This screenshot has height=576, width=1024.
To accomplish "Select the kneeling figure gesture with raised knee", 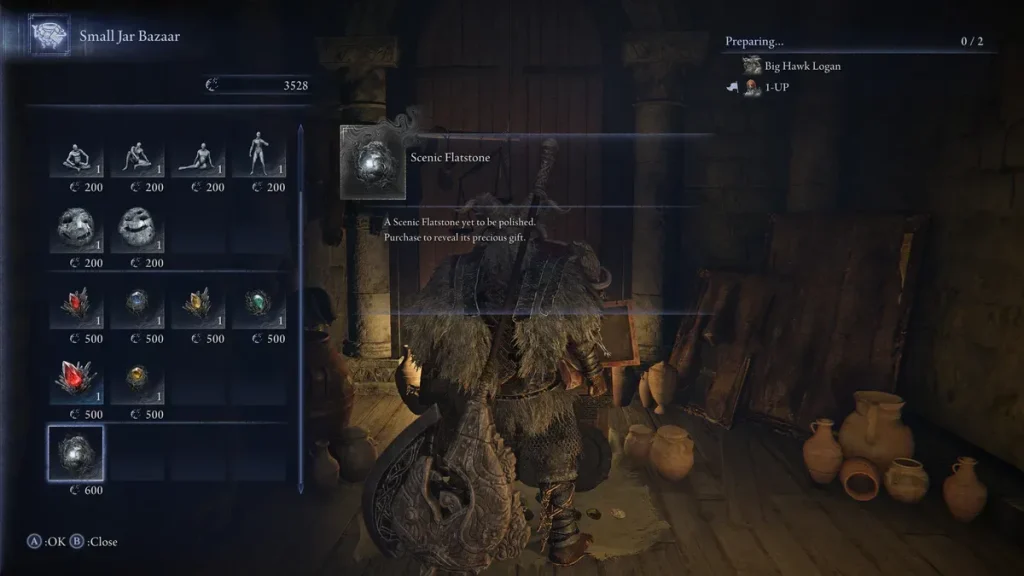I will (x=138, y=155).
